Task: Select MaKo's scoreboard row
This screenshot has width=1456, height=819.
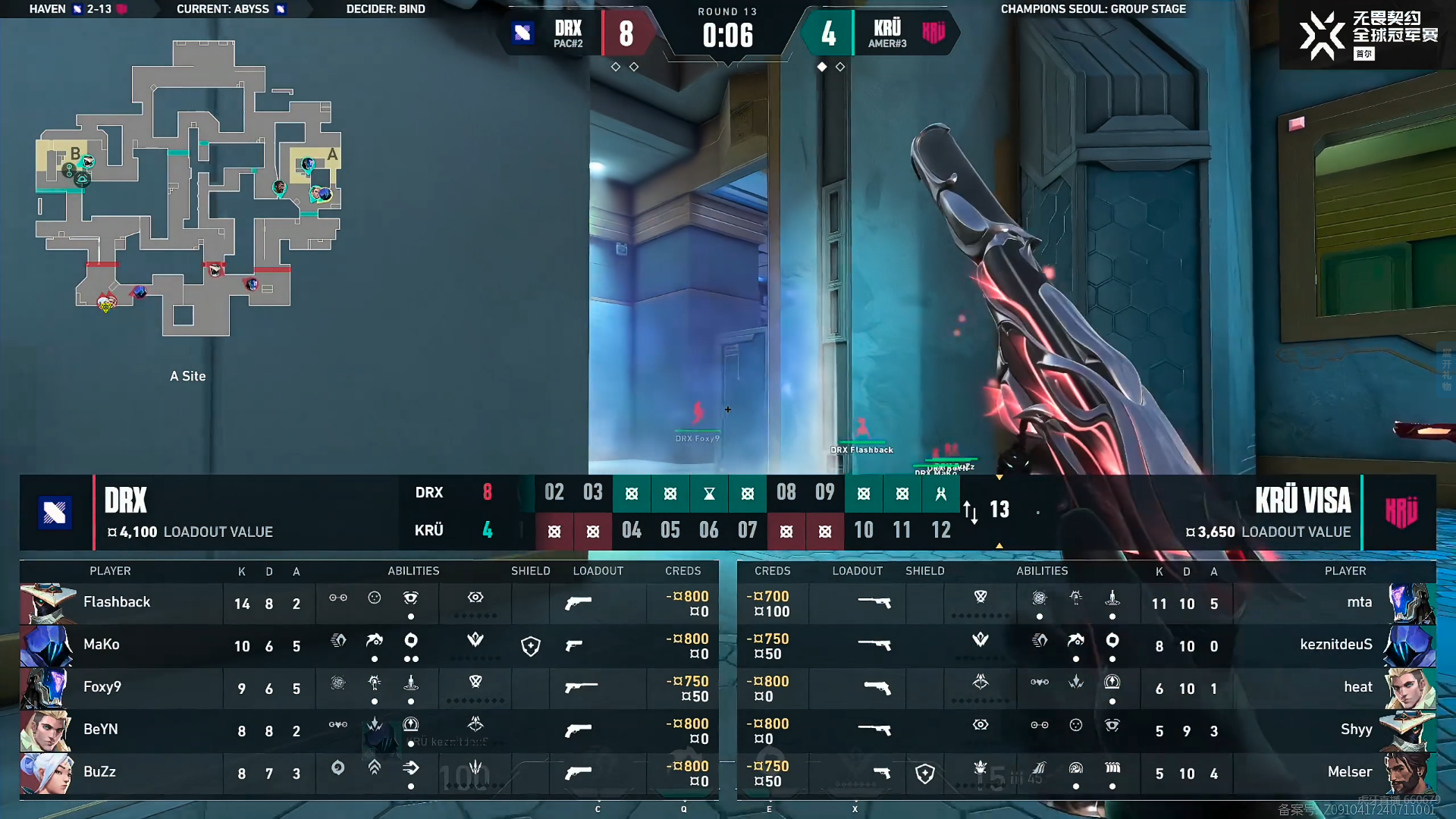Action: point(369,645)
